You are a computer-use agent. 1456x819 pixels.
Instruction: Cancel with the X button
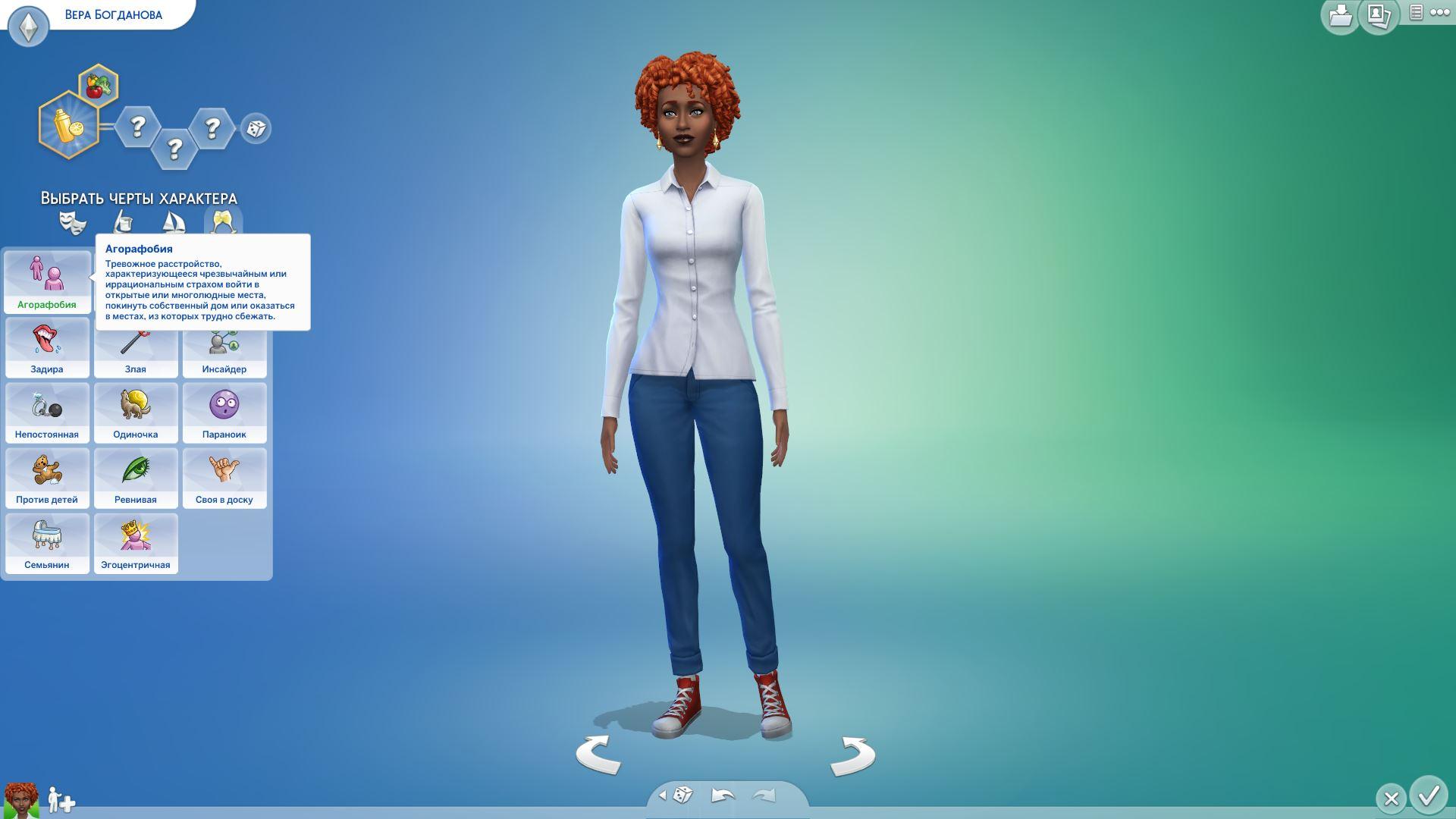point(1391,799)
